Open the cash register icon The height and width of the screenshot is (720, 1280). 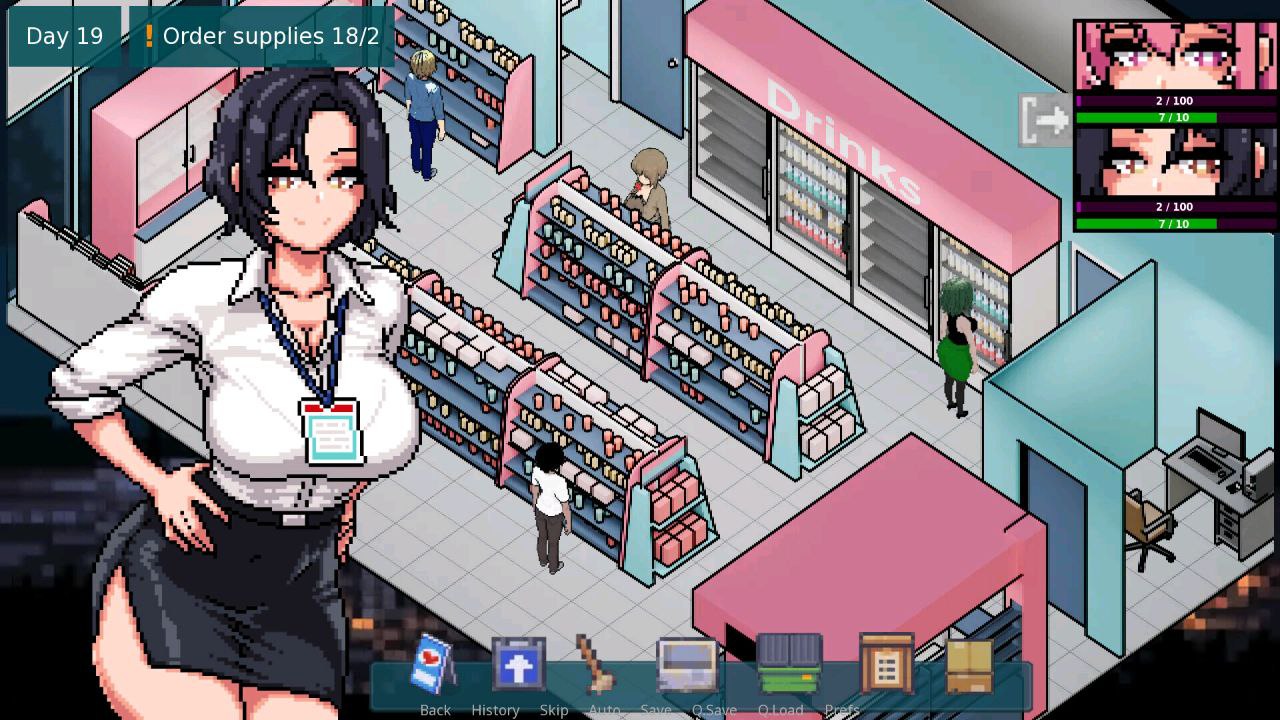(687, 664)
